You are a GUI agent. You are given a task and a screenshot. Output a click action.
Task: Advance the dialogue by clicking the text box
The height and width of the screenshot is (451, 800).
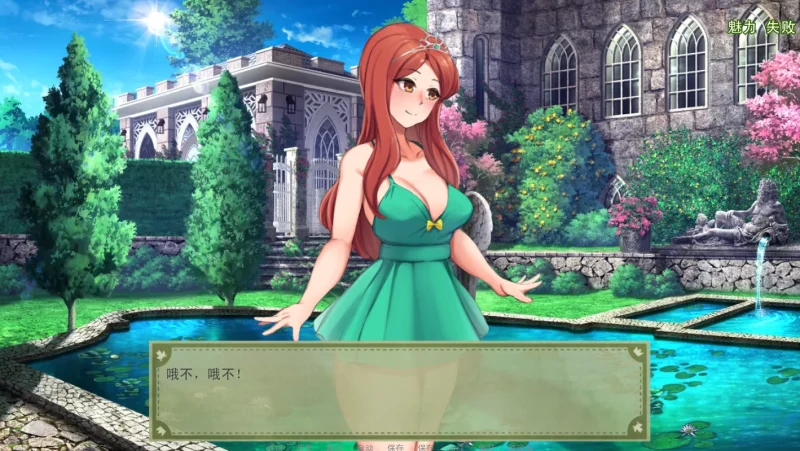coord(400,390)
